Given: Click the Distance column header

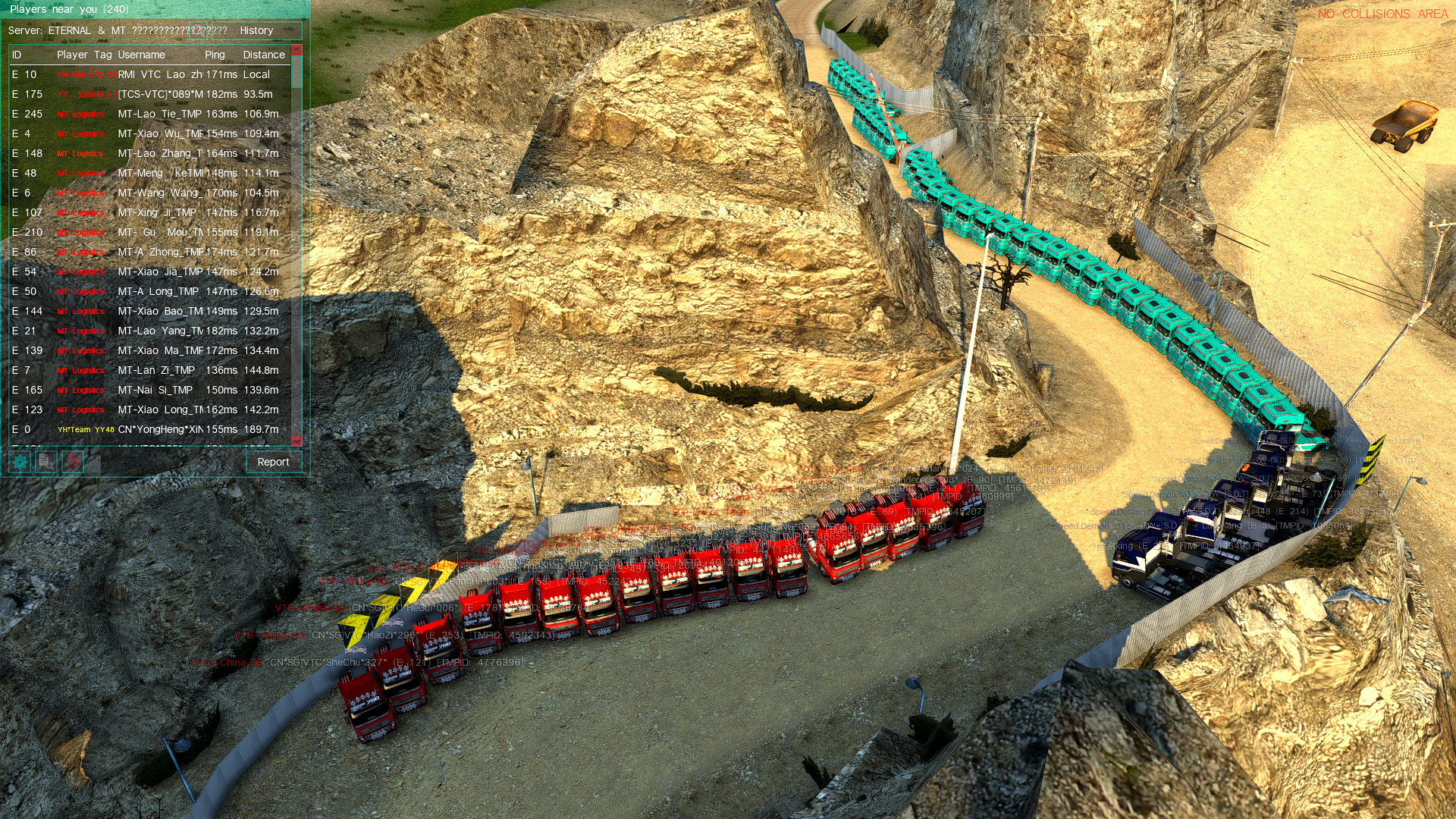Looking at the screenshot, I should coord(264,55).
